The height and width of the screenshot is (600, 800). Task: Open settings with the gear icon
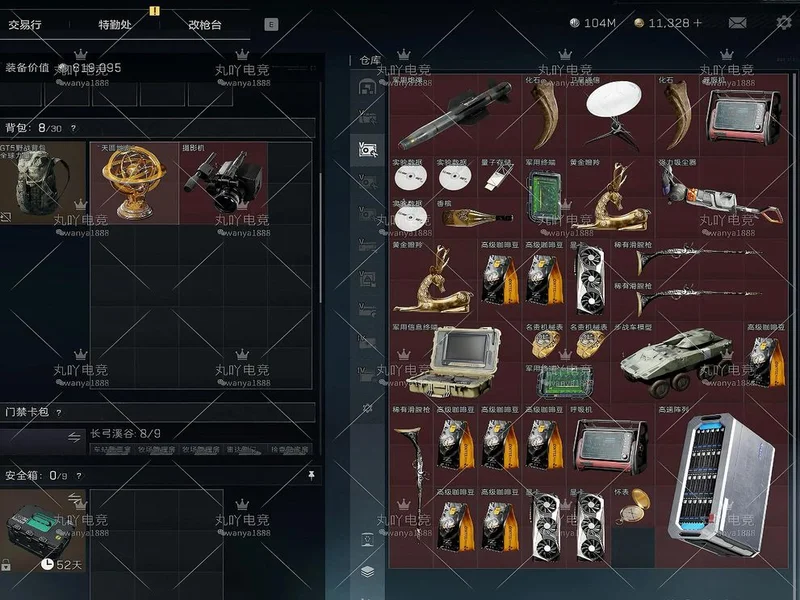tap(784, 23)
